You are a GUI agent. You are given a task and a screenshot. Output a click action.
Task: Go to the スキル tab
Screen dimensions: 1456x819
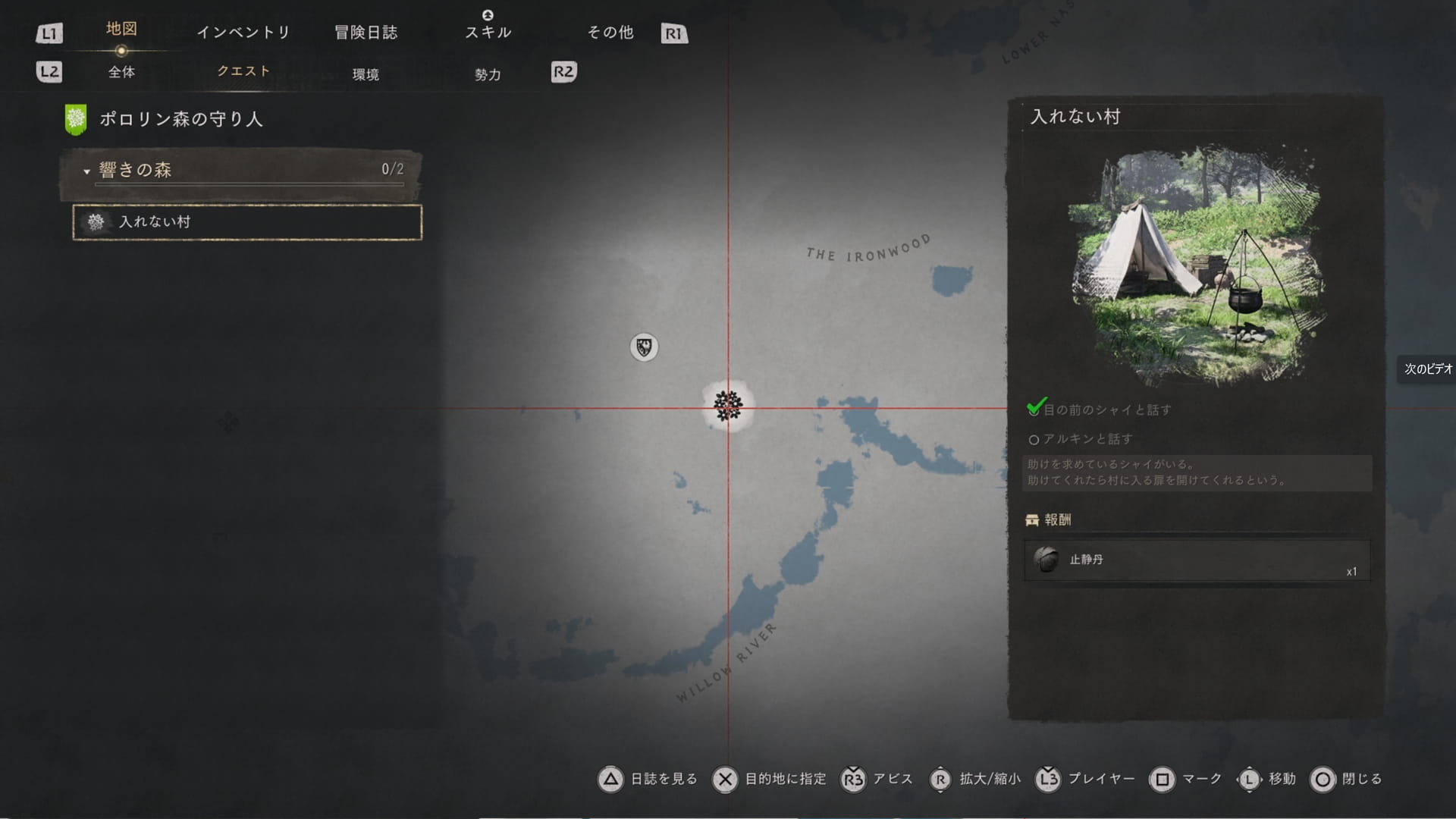pos(488,33)
